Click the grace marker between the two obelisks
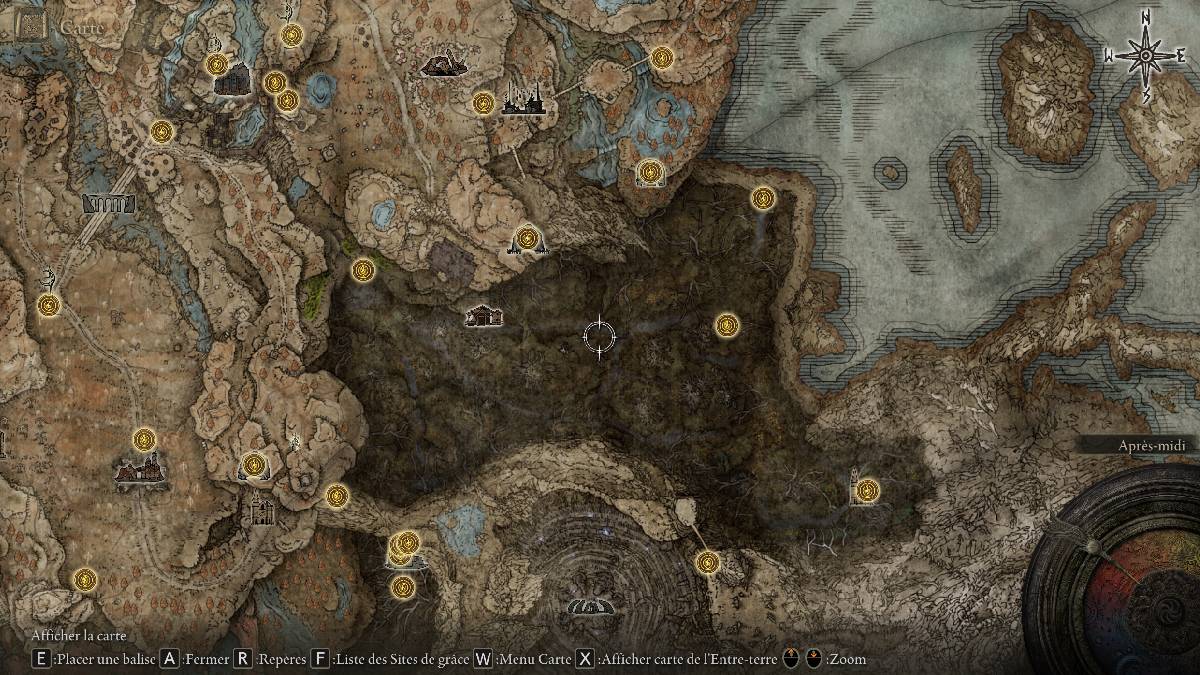Viewport: 1200px width, 675px height. pyautogui.click(x=527, y=238)
